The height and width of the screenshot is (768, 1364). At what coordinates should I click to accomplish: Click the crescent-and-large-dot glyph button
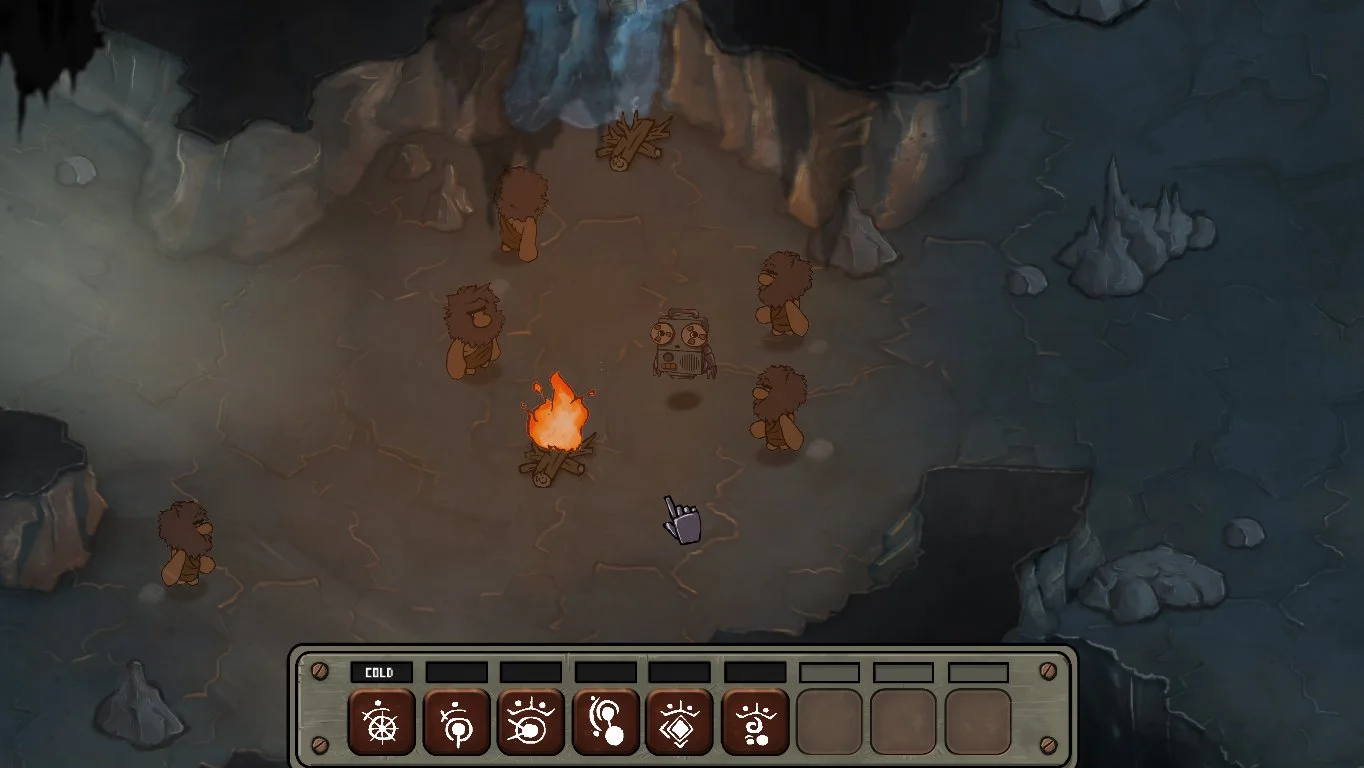[x=606, y=721]
